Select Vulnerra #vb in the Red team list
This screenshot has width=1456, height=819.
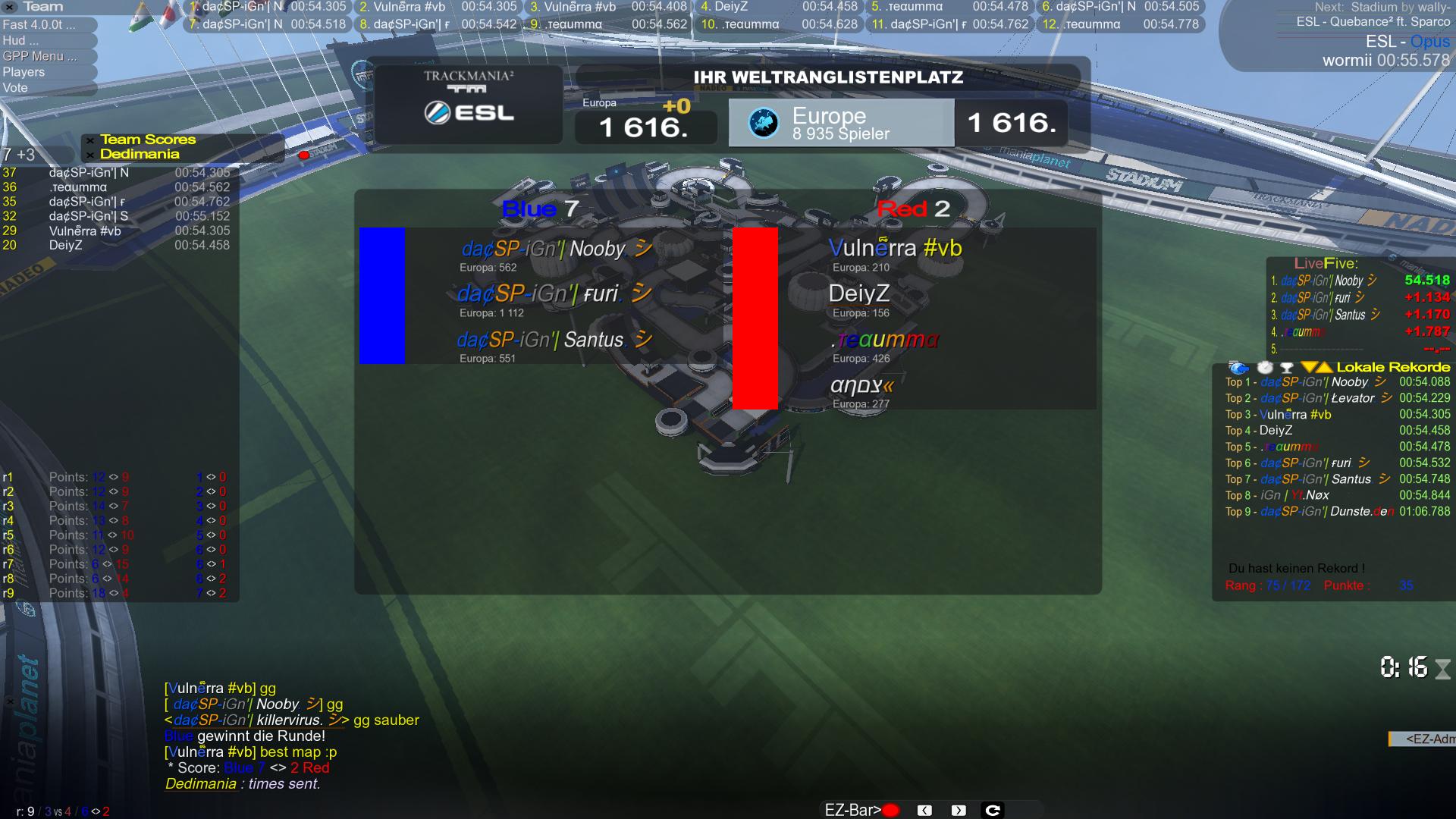coord(895,249)
